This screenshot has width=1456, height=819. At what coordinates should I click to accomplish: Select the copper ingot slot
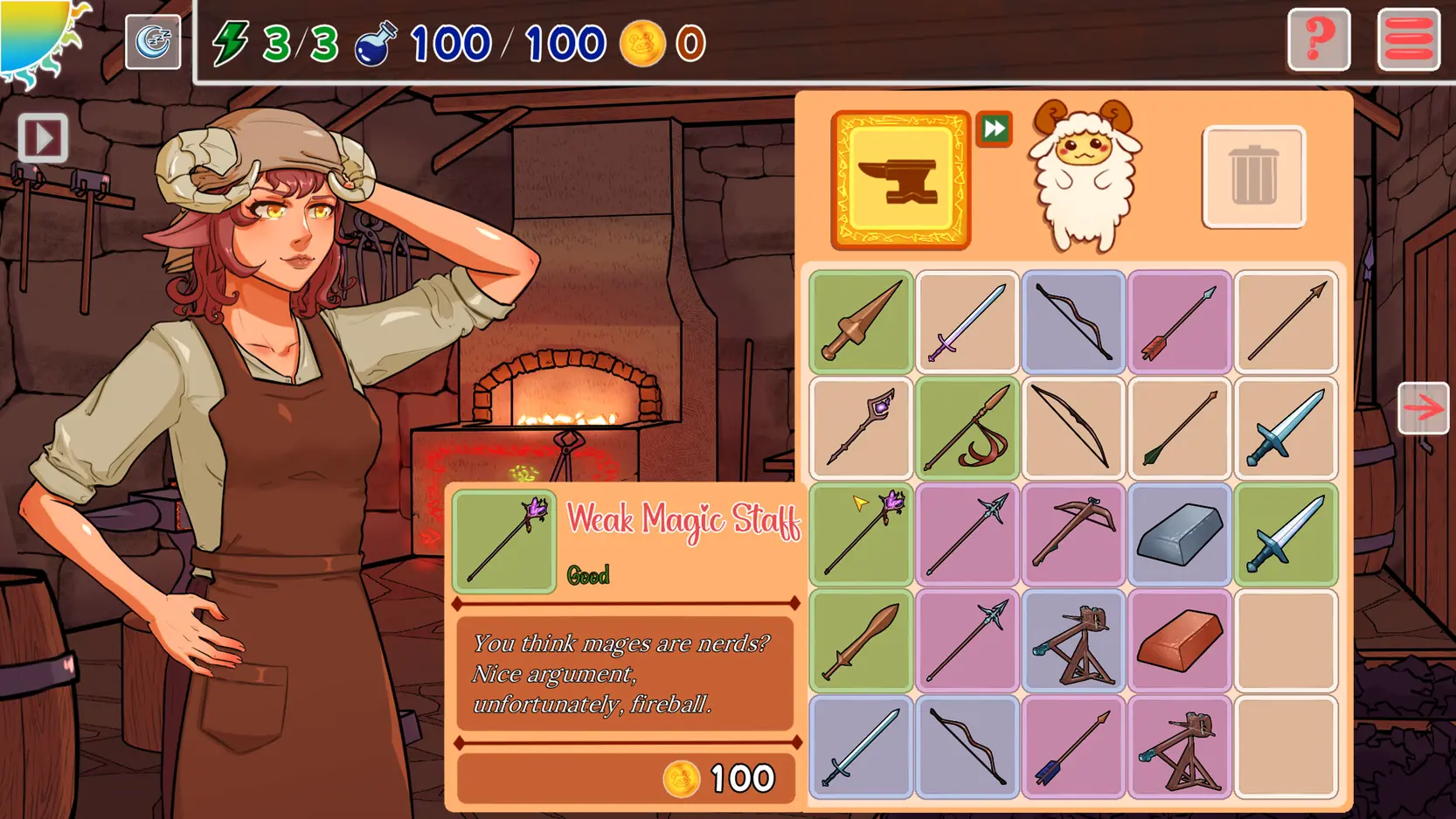[1179, 641]
